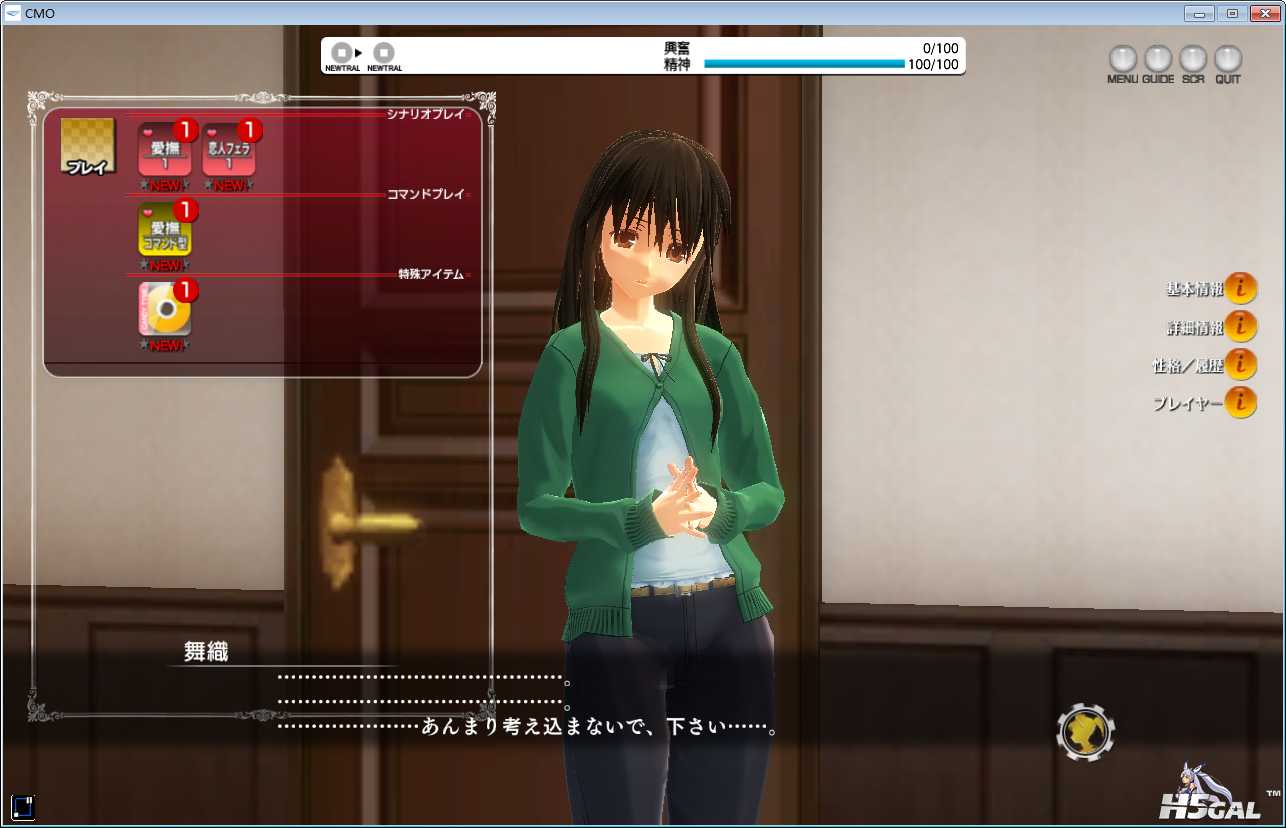1286x828 pixels.
Task: Select the 愛撫 コマンド型 command play icon
Action: [165, 230]
